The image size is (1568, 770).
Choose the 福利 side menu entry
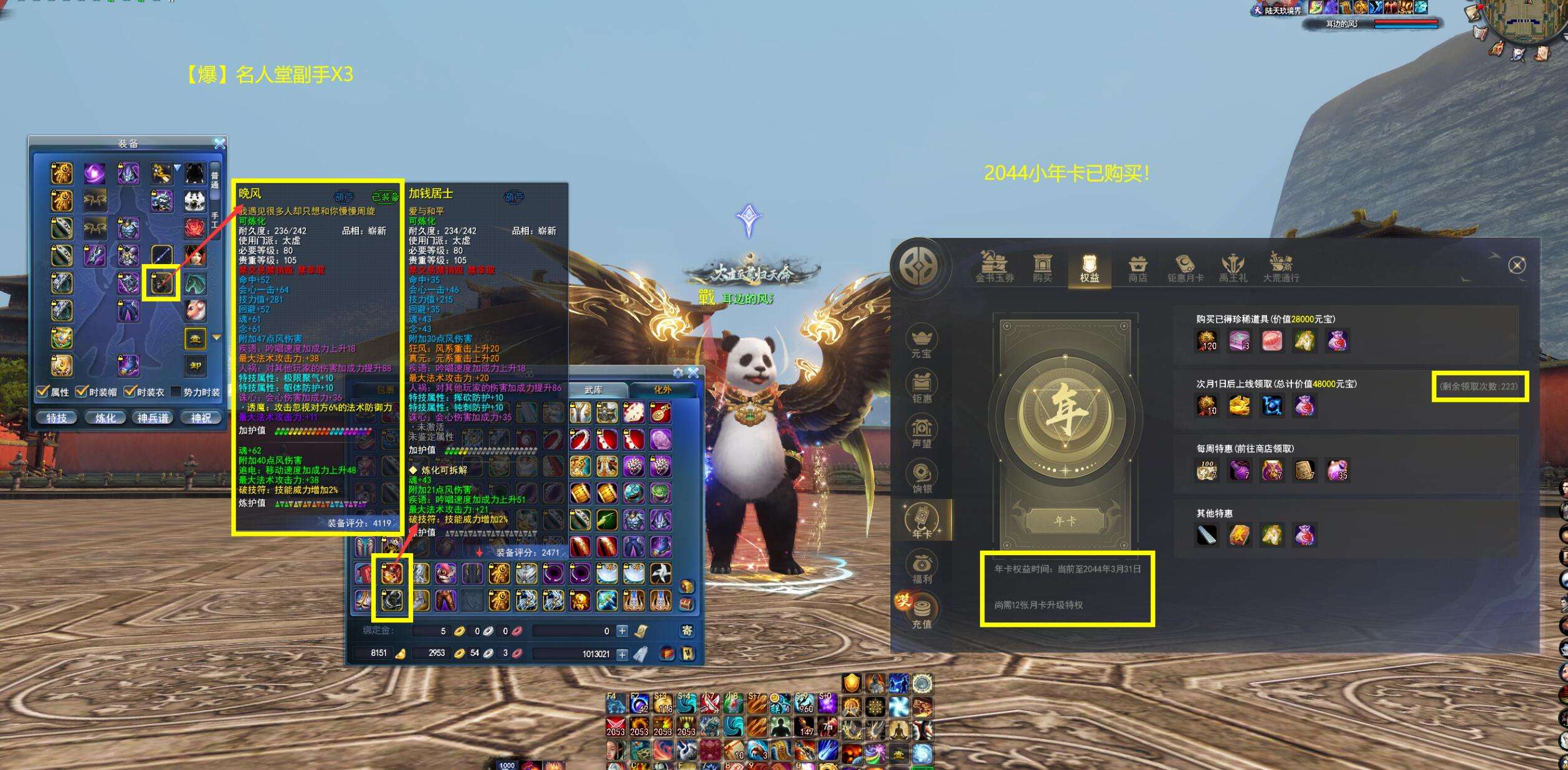(x=921, y=569)
